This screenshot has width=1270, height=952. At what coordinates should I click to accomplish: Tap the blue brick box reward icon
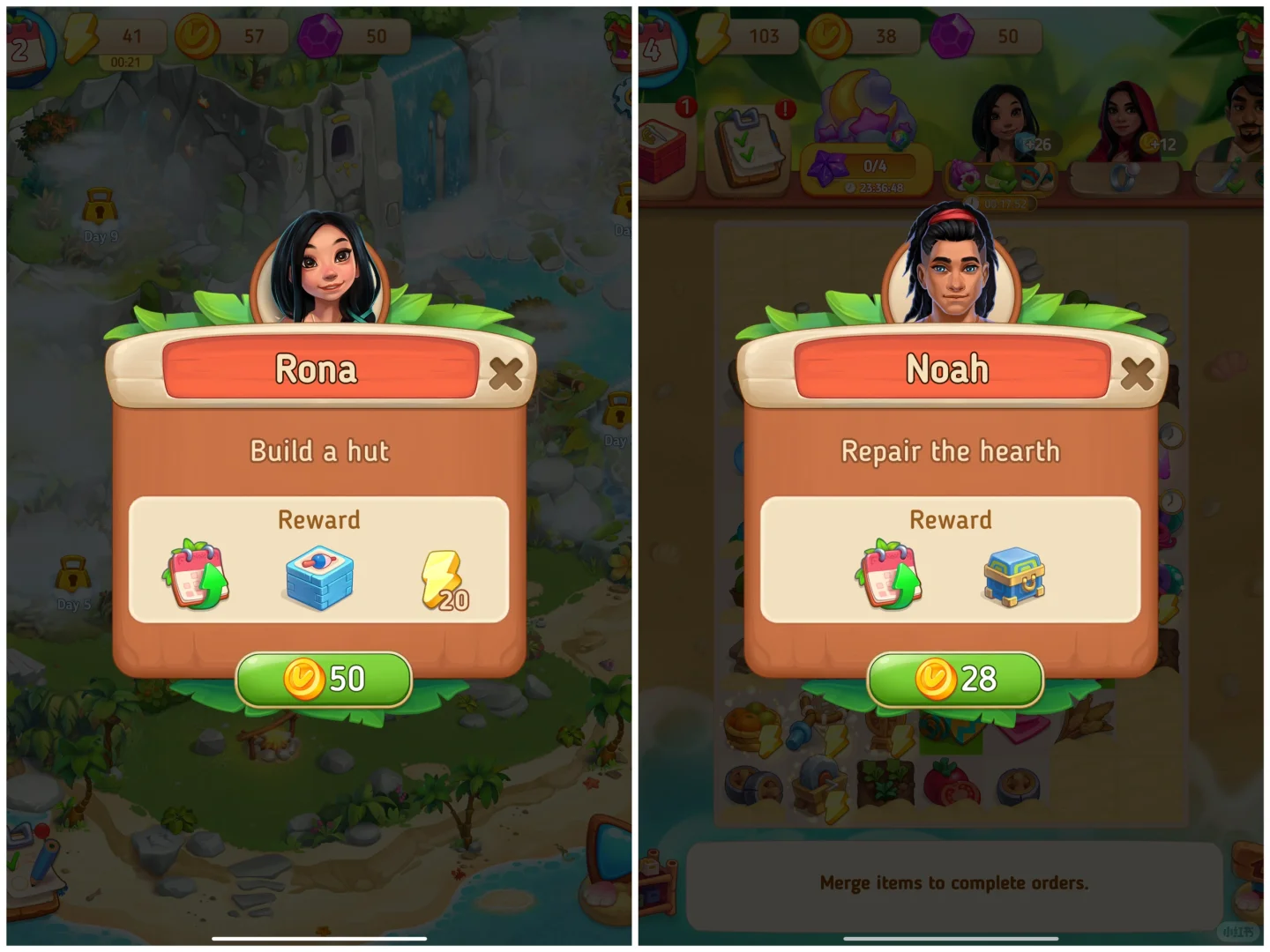click(319, 577)
